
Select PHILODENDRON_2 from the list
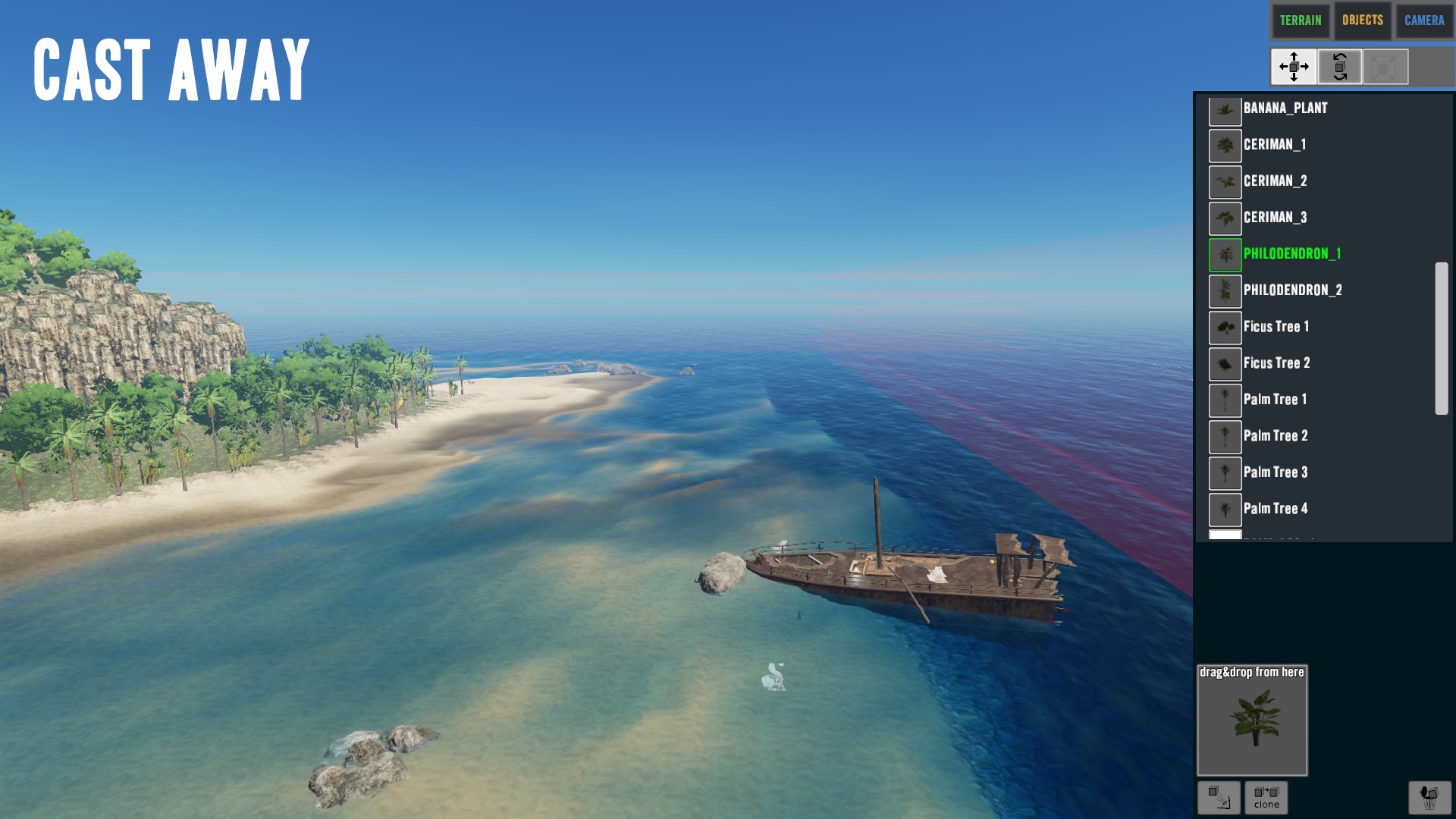[x=1292, y=290]
